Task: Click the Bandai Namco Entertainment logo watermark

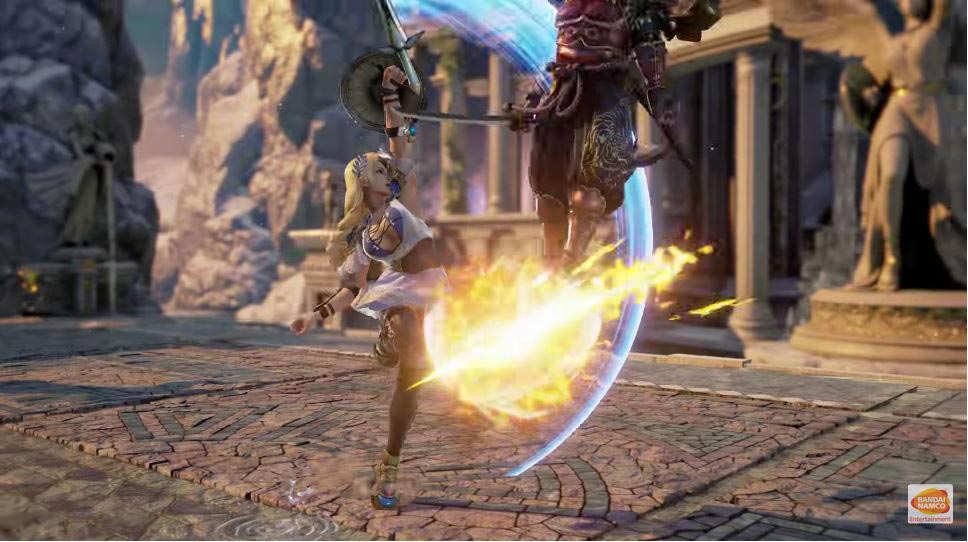Action: [929, 504]
